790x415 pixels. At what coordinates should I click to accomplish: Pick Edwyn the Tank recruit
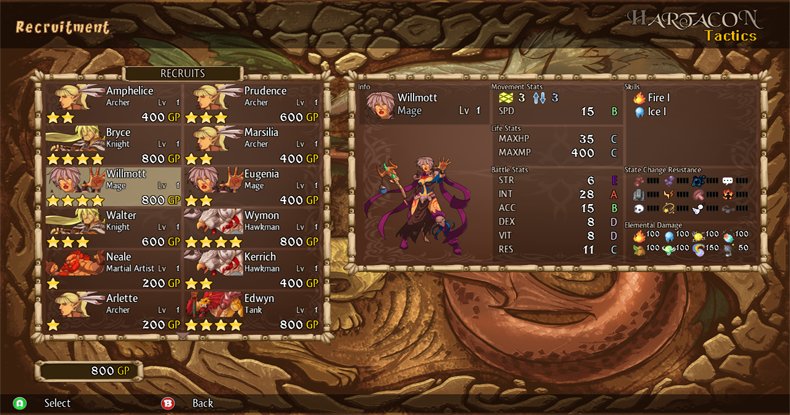pos(252,310)
